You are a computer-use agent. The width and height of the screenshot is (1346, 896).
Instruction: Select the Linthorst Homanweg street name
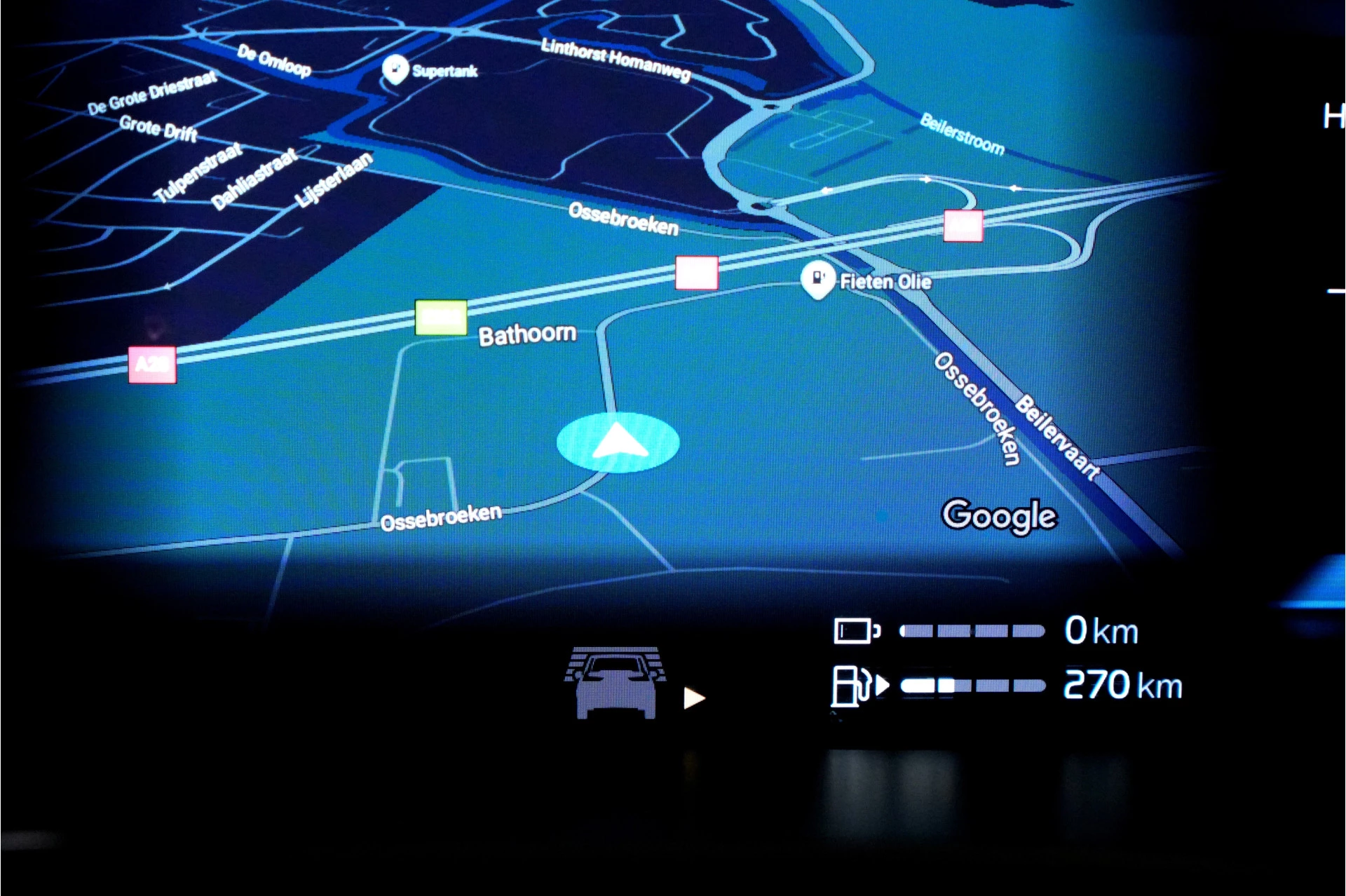(x=614, y=60)
